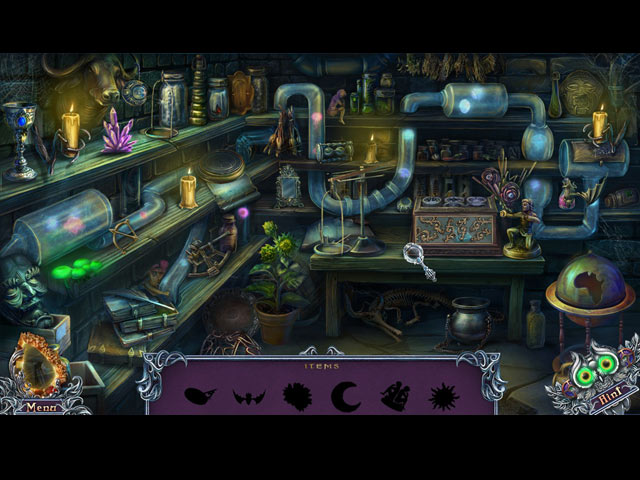Select the crescent moon silhouette item
The width and height of the screenshot is (640, 480).
pyautogui.click(x=346, y=395)
